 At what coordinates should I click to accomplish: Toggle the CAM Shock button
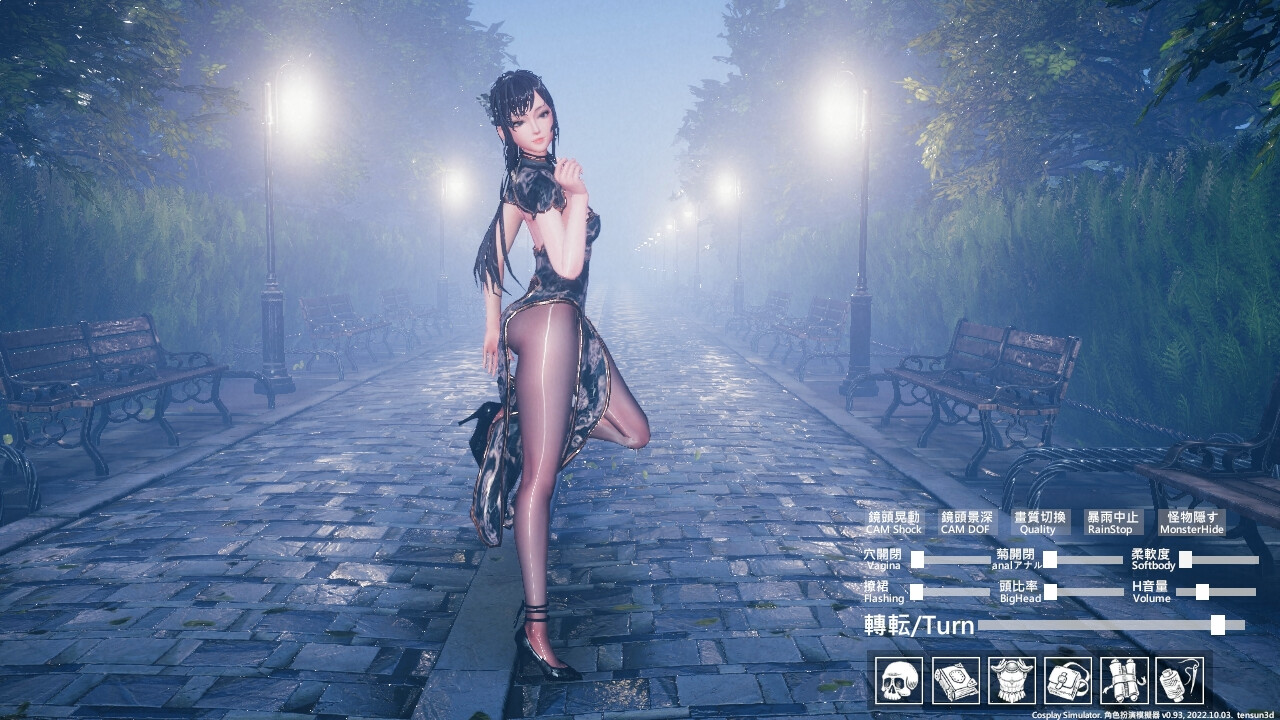tap(892, 522)
